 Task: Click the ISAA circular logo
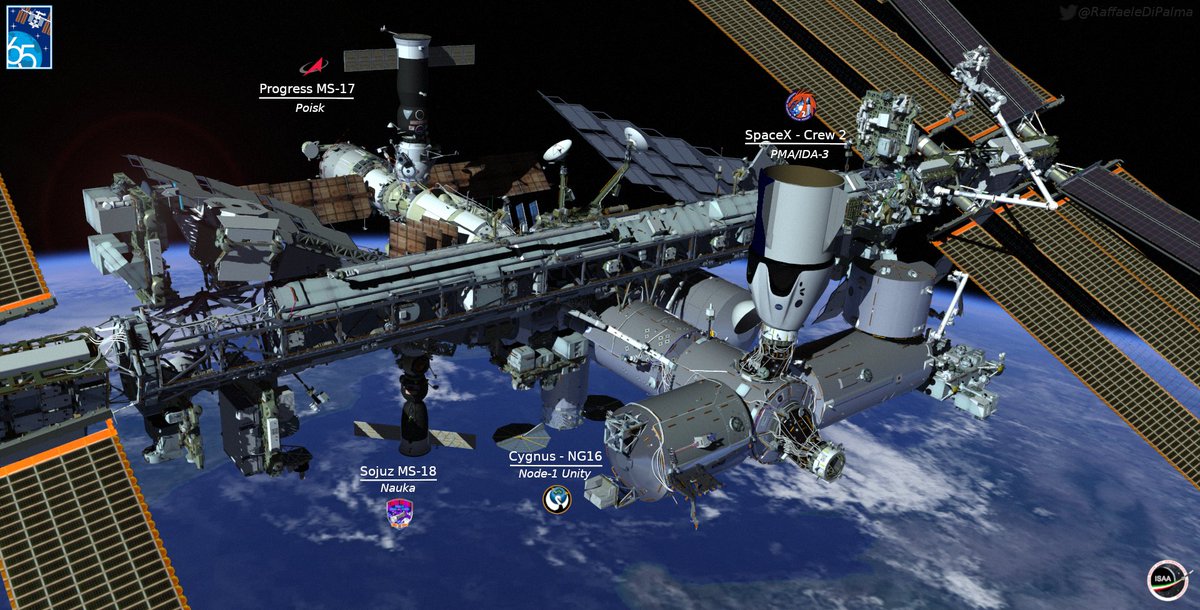pos(1168,580)
